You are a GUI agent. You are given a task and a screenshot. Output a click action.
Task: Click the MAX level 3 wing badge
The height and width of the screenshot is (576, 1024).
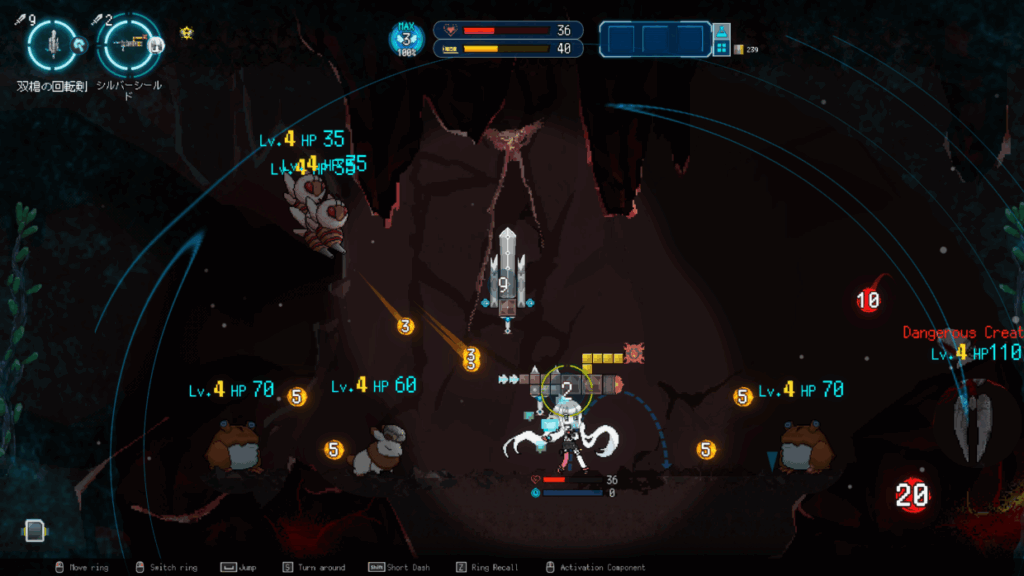(x=406, y=40)
